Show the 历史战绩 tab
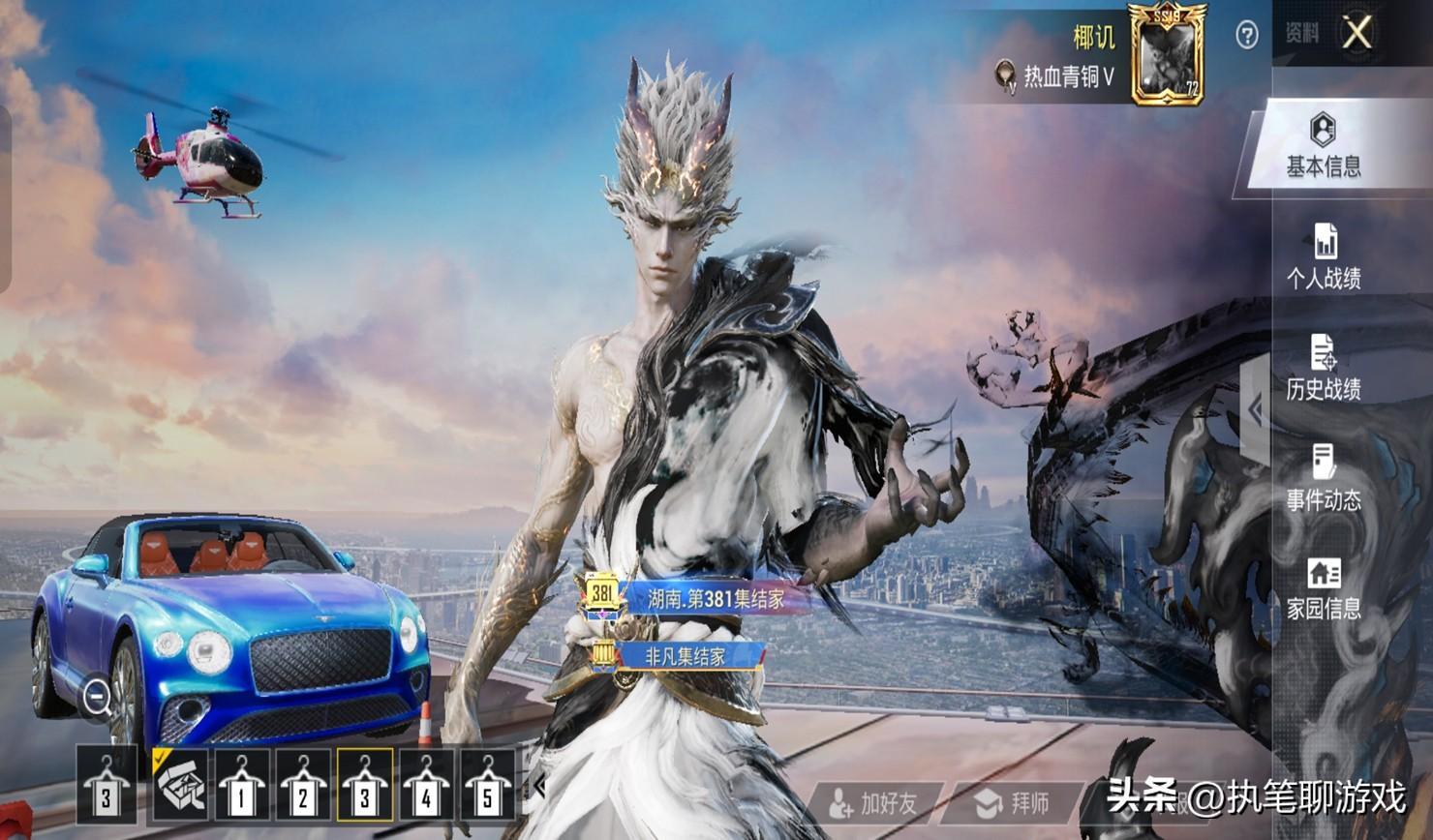Screen dimensions: 1433x840 (x=1323, y=368)
